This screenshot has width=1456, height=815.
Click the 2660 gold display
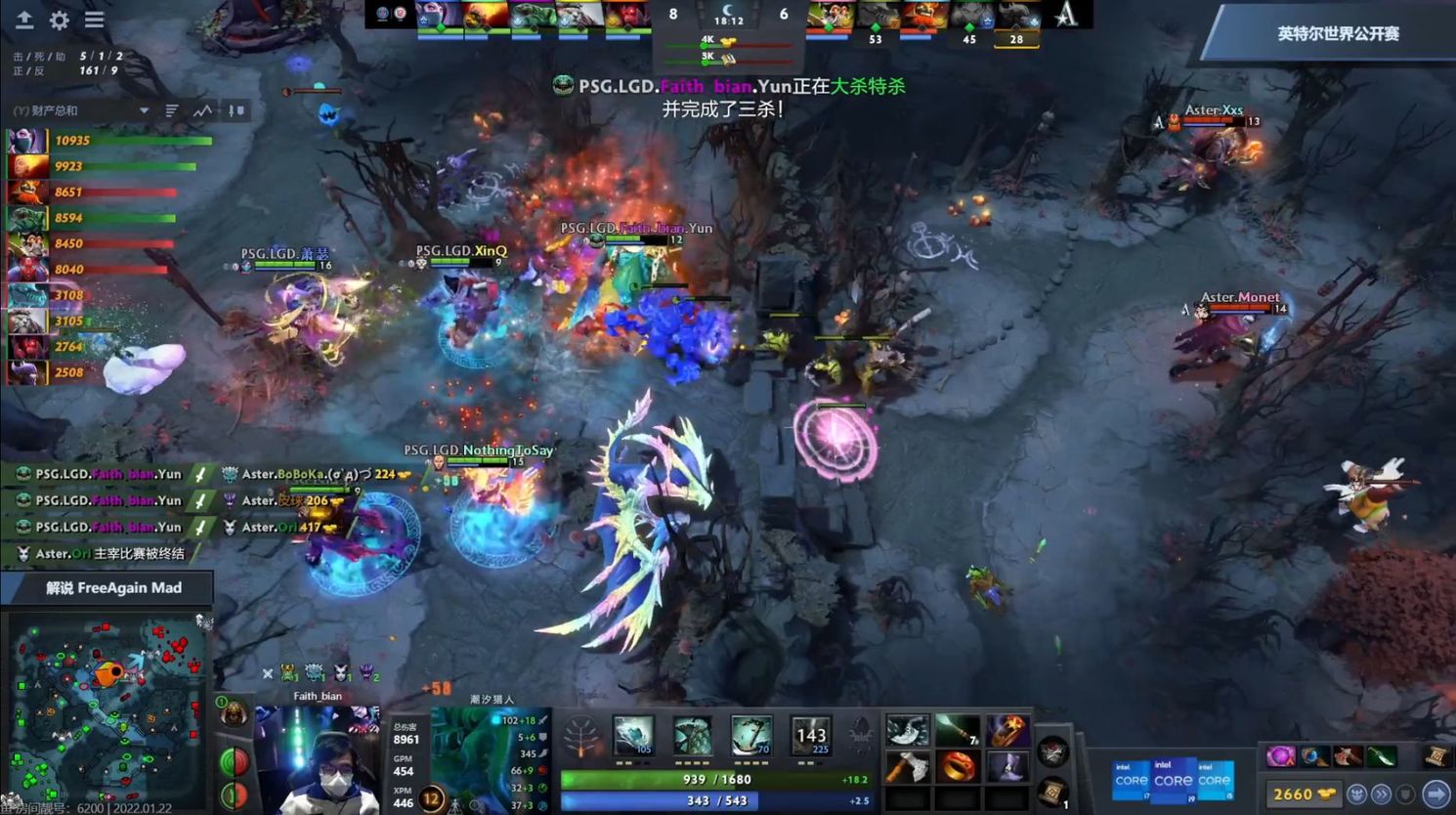point(1294,794)
